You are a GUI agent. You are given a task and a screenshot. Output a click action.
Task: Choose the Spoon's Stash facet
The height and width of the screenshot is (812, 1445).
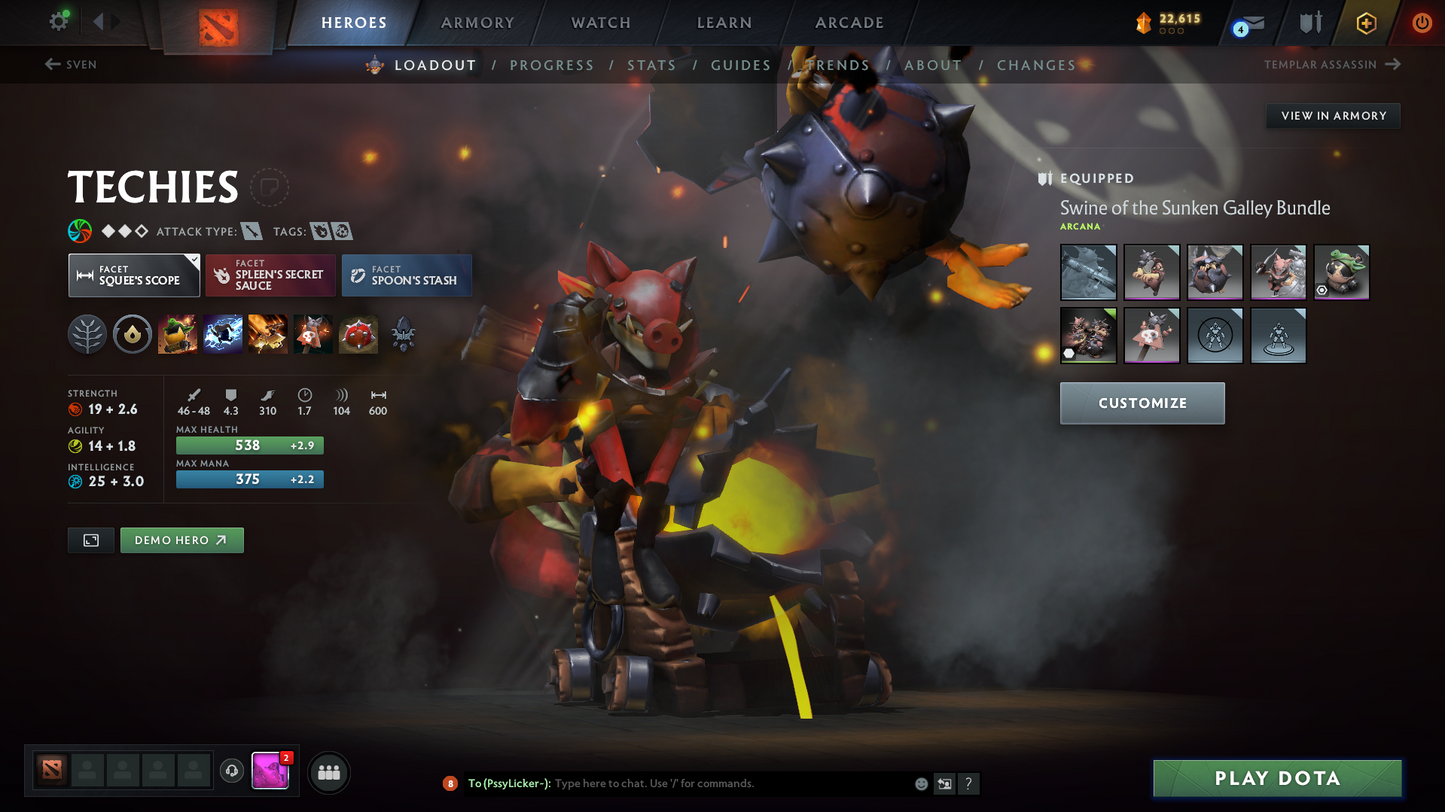406,276
